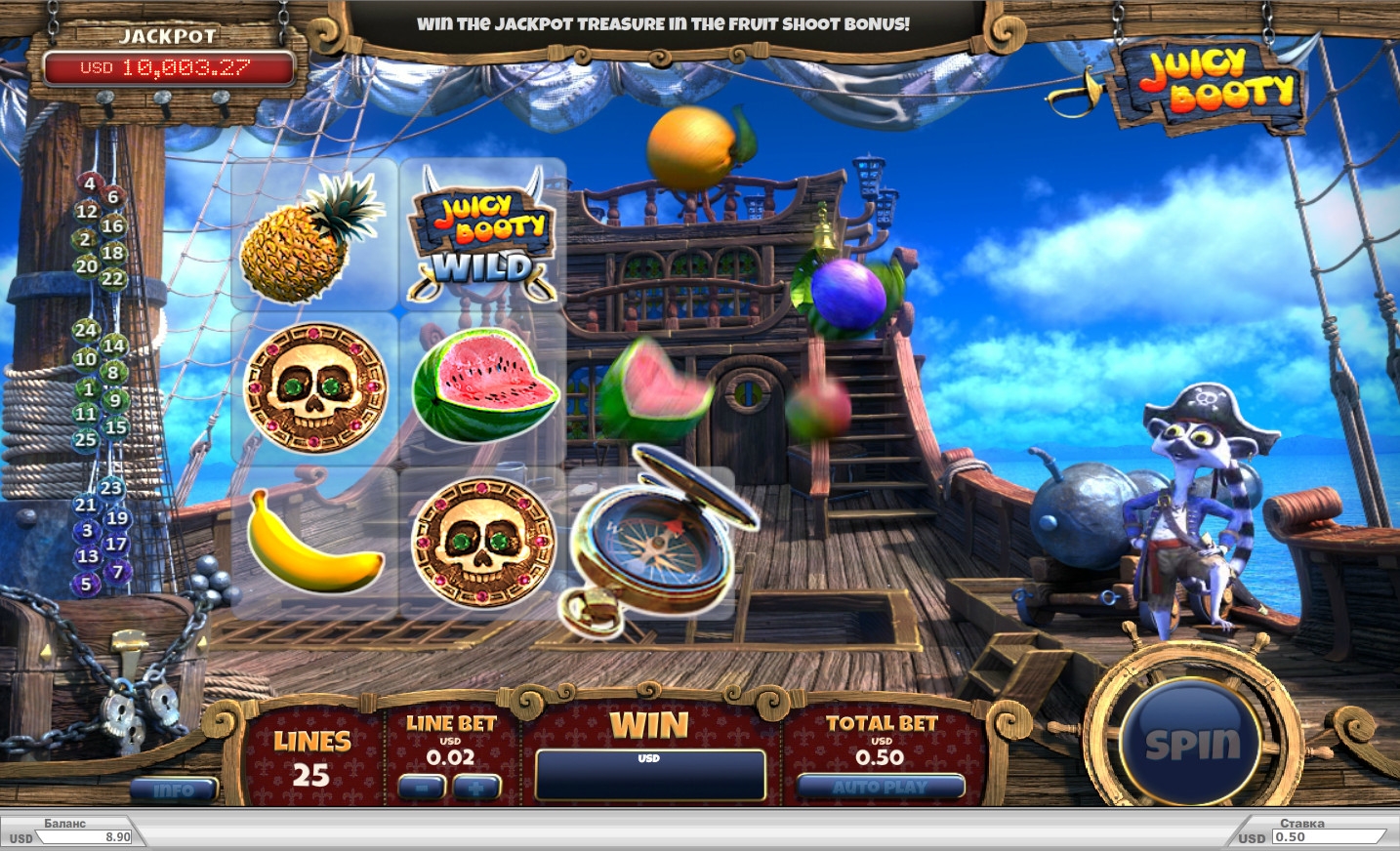
Task: Select payline number 22 marker
Action: (x=113, y=278)
